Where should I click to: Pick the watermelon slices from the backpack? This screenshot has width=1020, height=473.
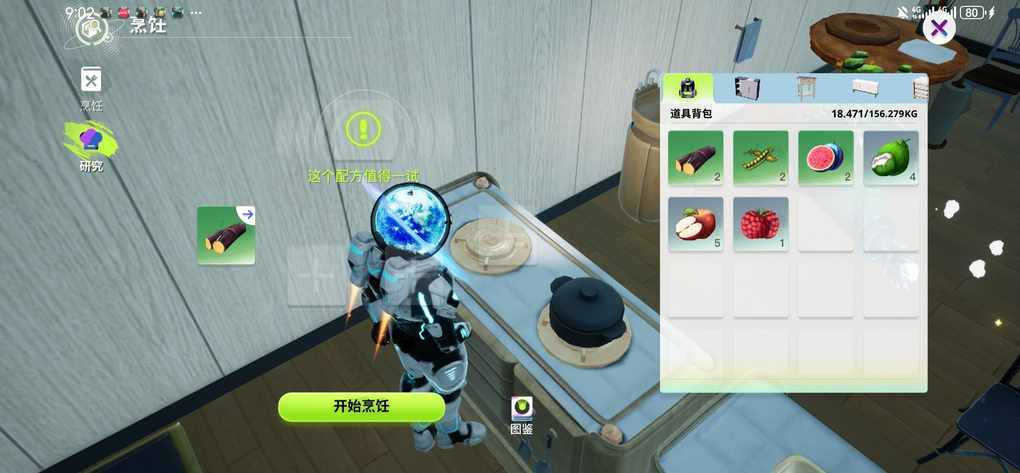(825, 158)
